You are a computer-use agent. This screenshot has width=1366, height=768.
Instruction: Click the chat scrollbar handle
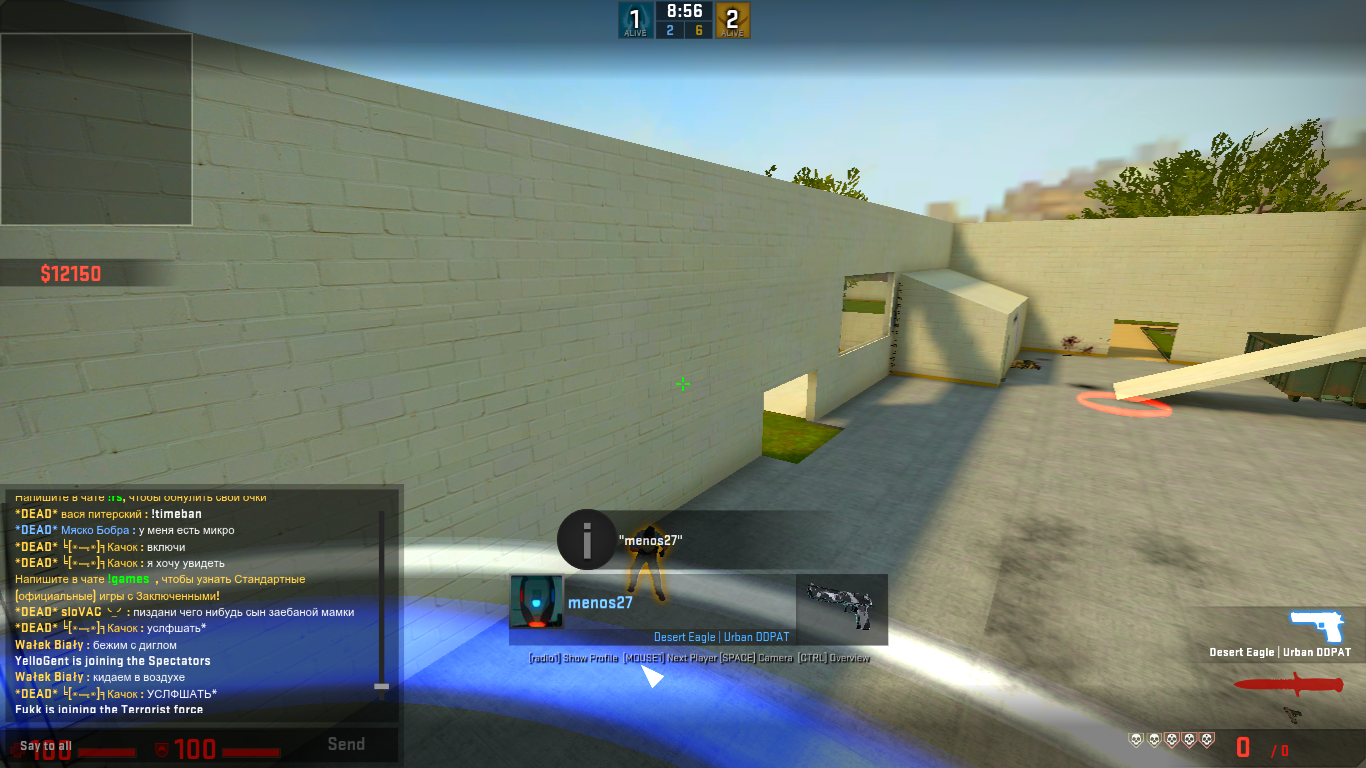click(381, 686)
